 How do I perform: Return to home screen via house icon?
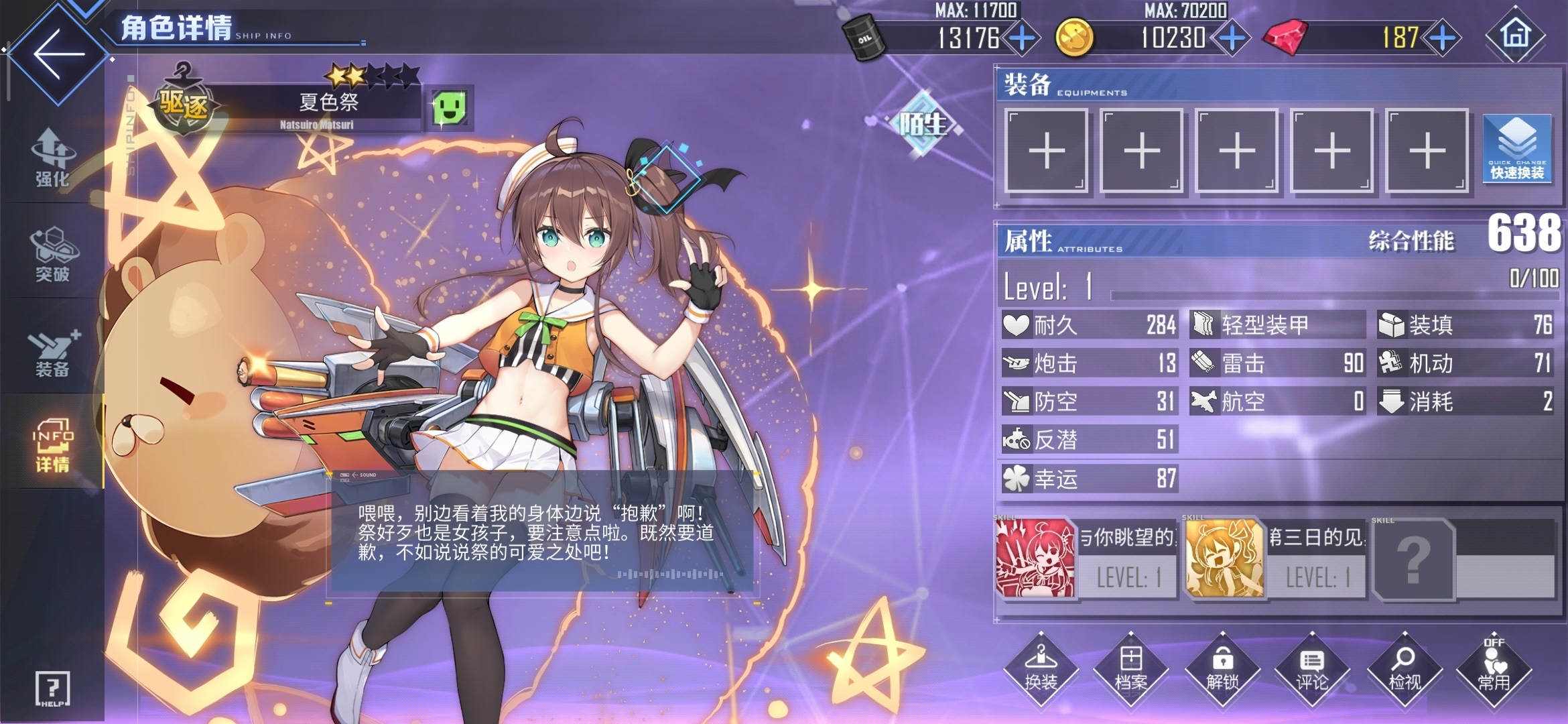click(1516, 35)
